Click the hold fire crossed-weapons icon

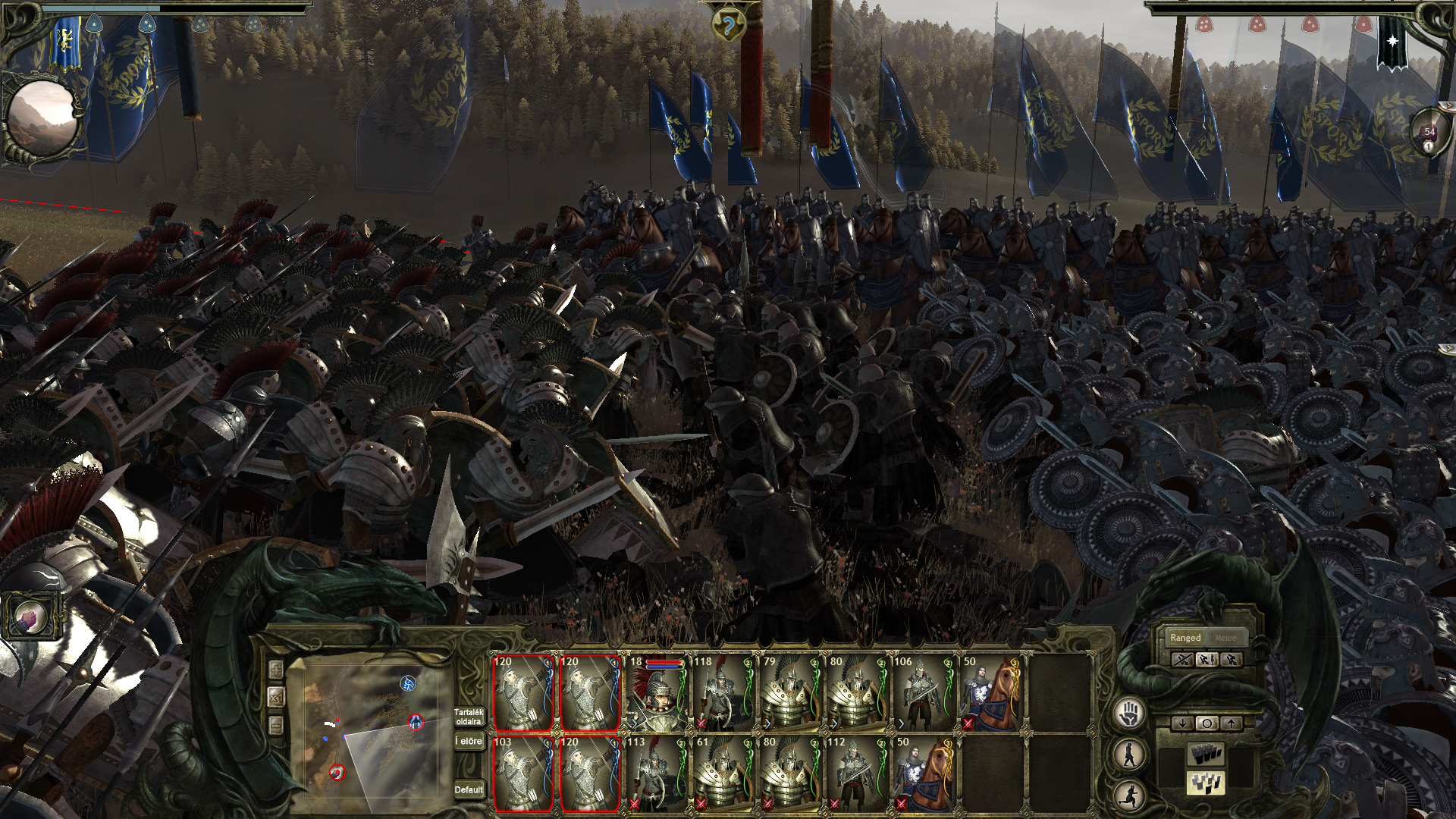pyautogui.click(x=1183, y=661)
